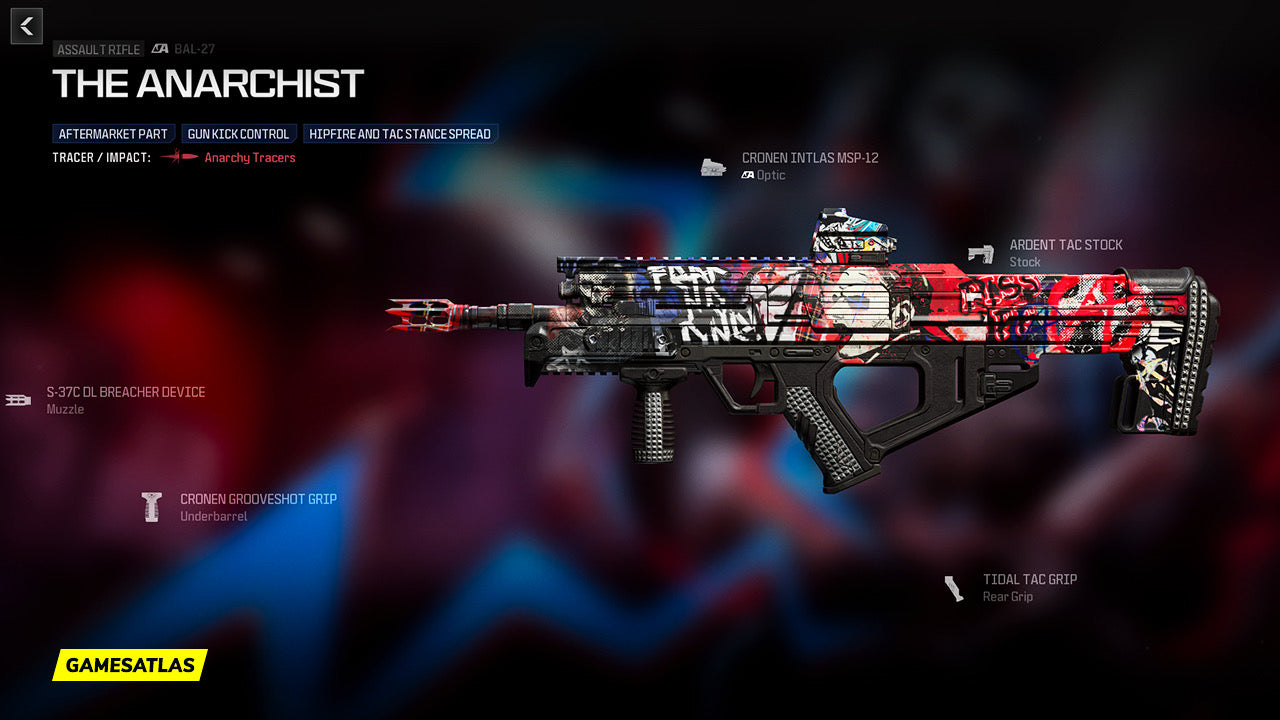
Task: Choose the Cronen Grooveshot Grip underbarrel
Action: (258, 499)
